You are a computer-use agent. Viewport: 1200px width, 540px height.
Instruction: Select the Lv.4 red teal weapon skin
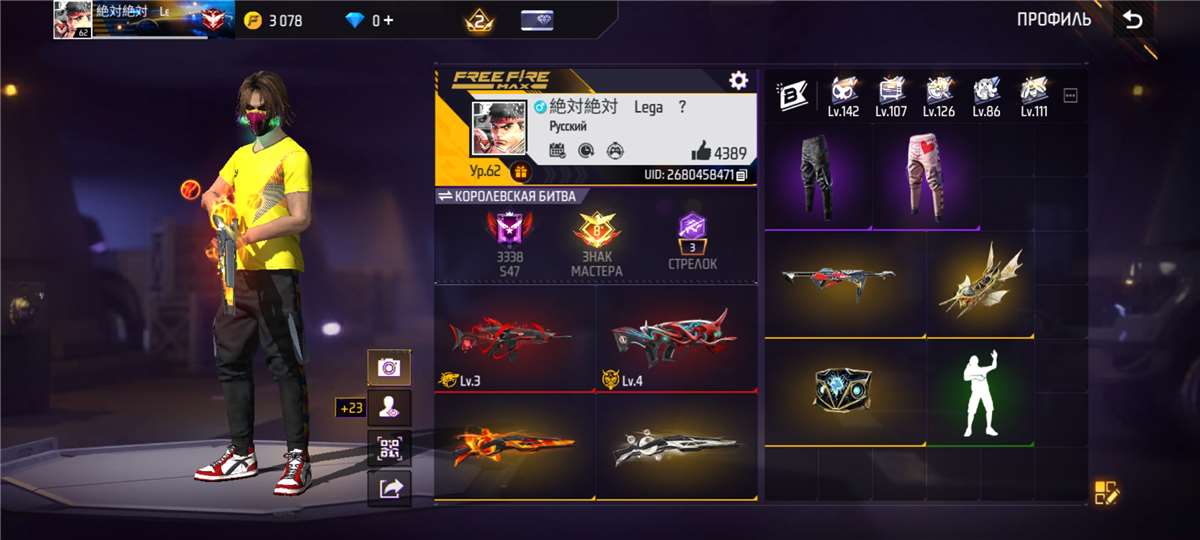[677, 338]
